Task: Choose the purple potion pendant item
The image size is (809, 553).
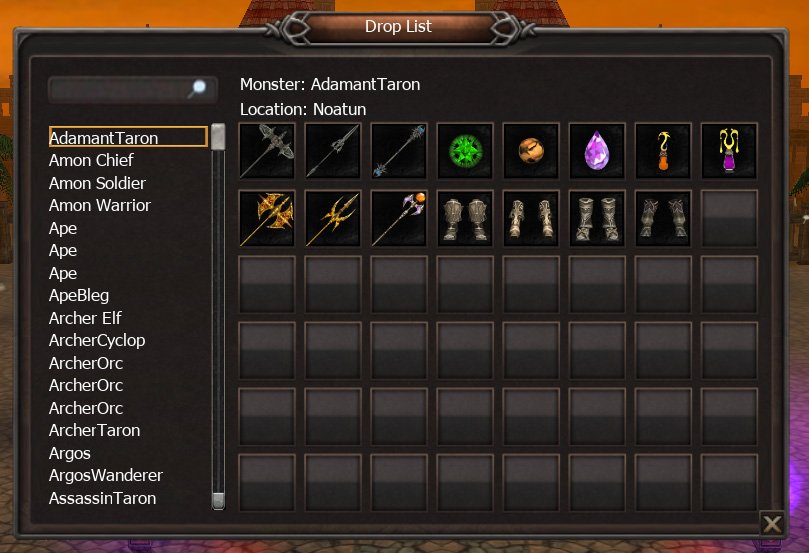Action: (729, 151)
